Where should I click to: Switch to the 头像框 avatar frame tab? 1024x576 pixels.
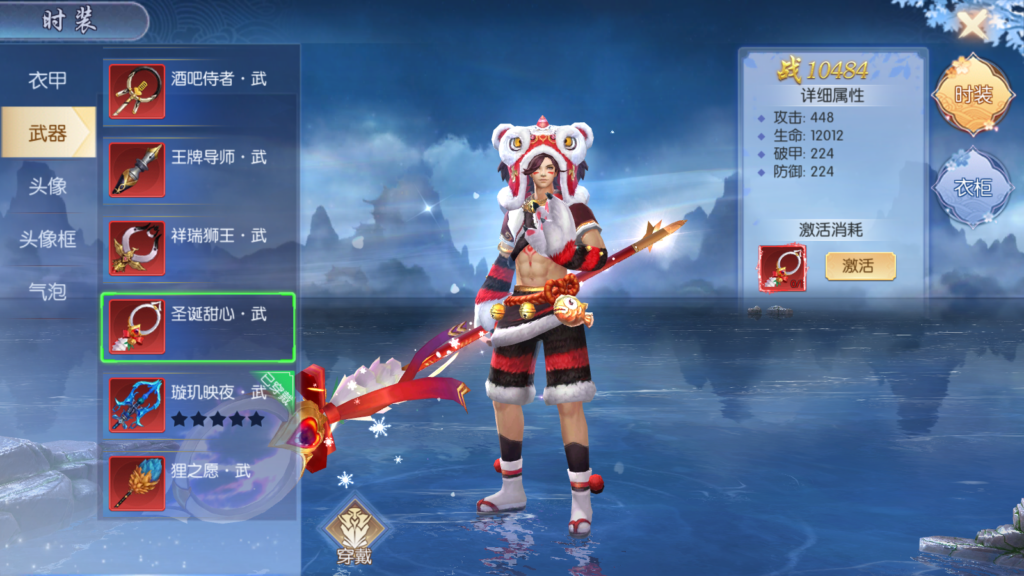tap(47, 239)
